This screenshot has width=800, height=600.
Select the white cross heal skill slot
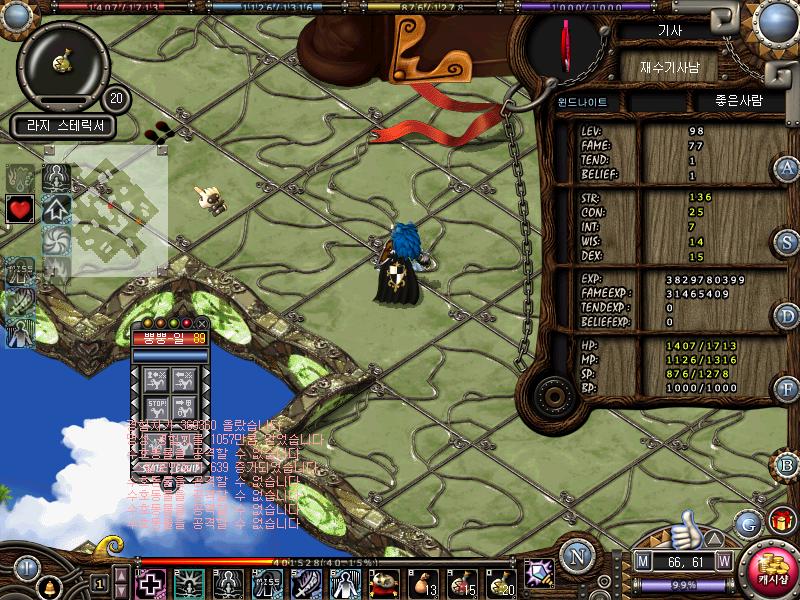point(151,583)
